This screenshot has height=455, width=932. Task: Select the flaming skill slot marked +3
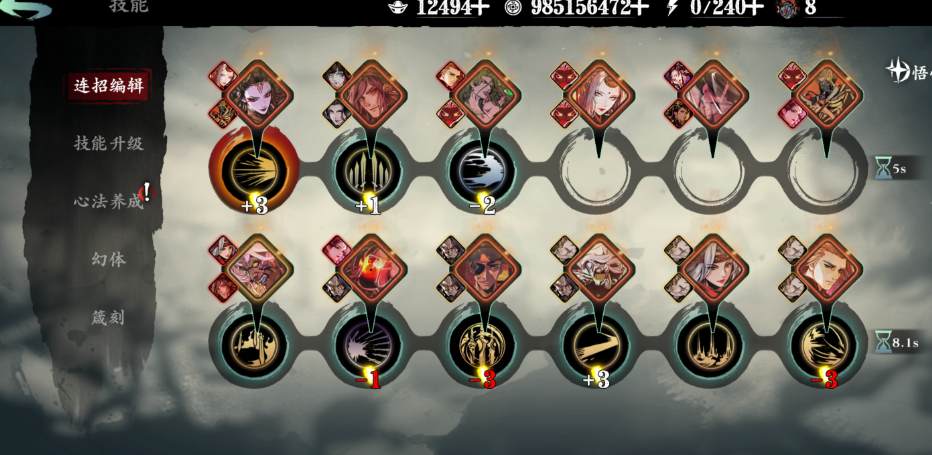pos(253,171)
